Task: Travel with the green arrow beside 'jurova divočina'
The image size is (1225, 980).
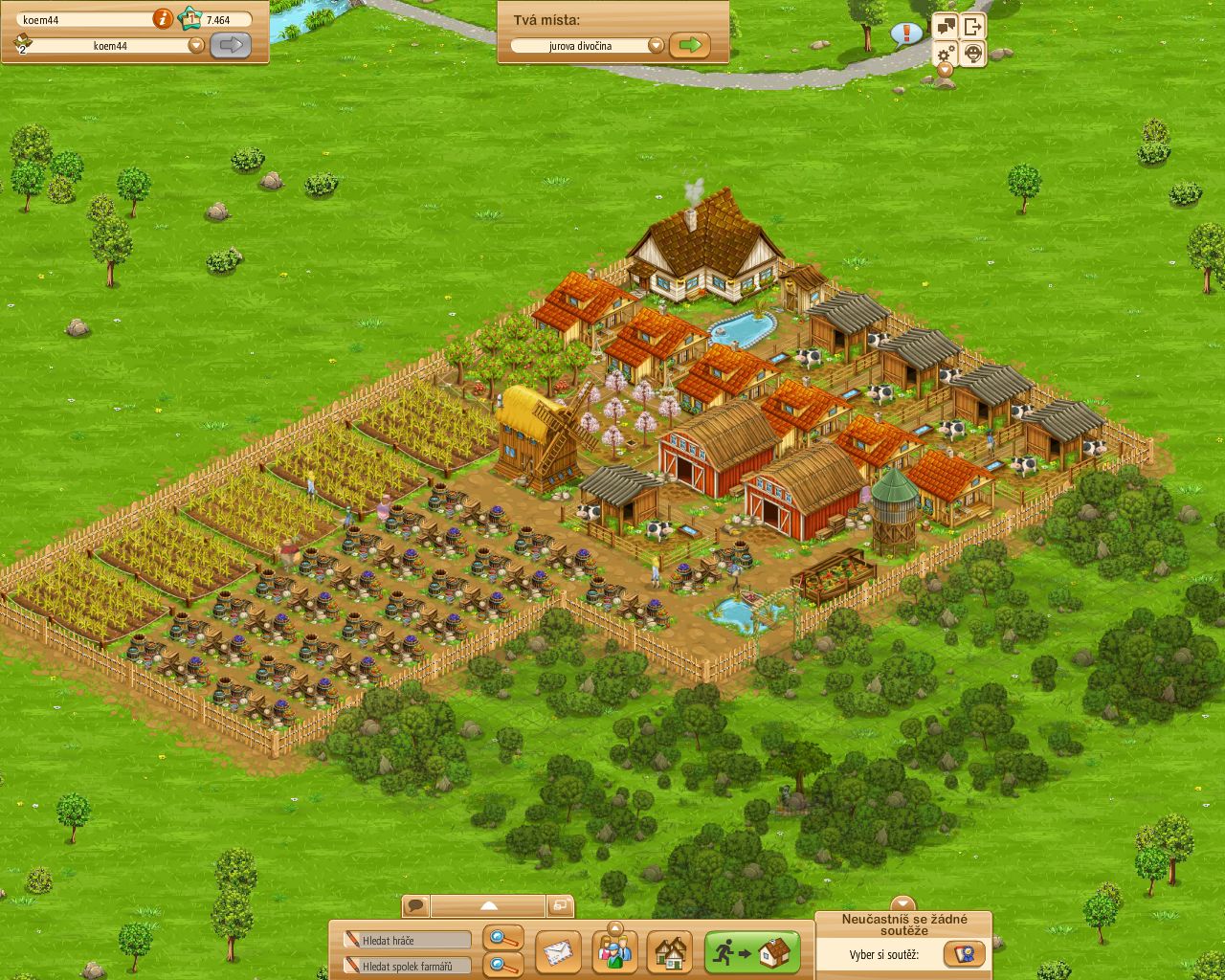Action: [x=689, y=45]
